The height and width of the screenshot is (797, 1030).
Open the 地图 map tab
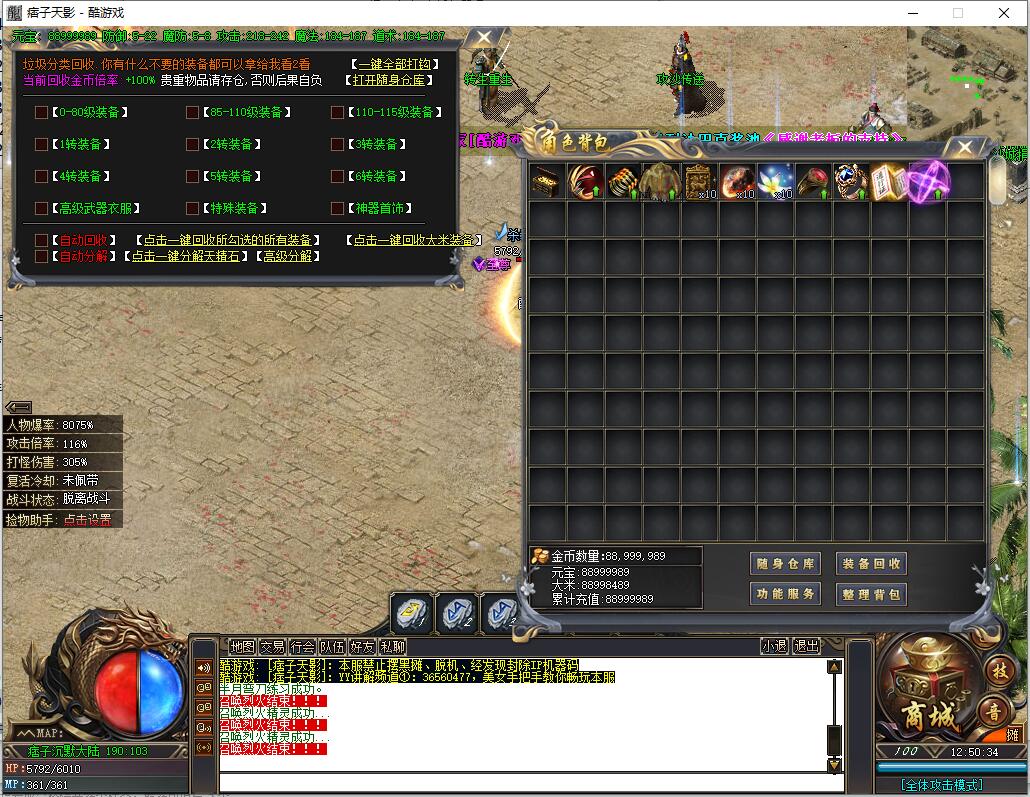(x=242, y=647)
